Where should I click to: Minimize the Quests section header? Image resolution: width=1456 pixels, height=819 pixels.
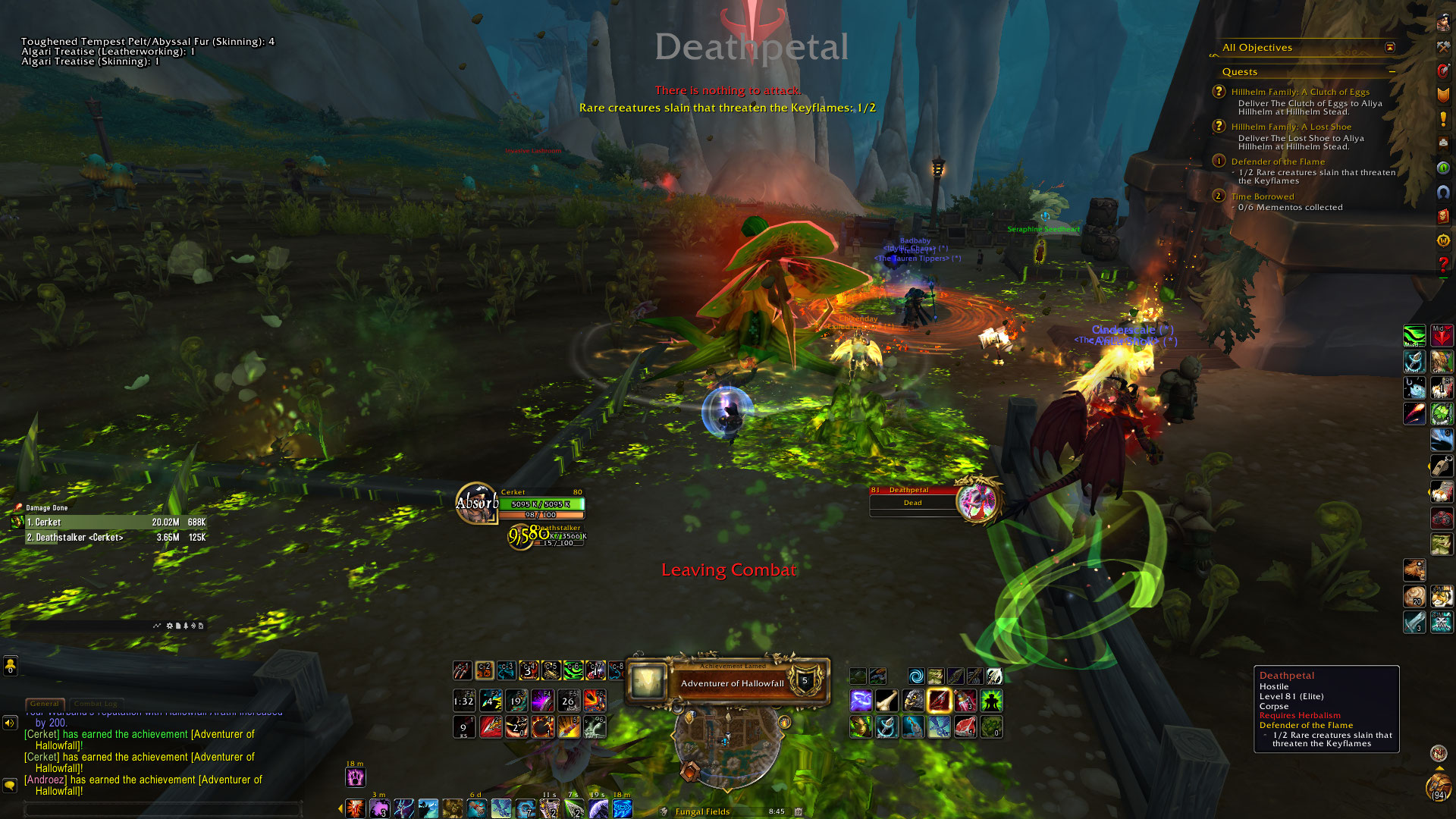tap(1392, 72)
